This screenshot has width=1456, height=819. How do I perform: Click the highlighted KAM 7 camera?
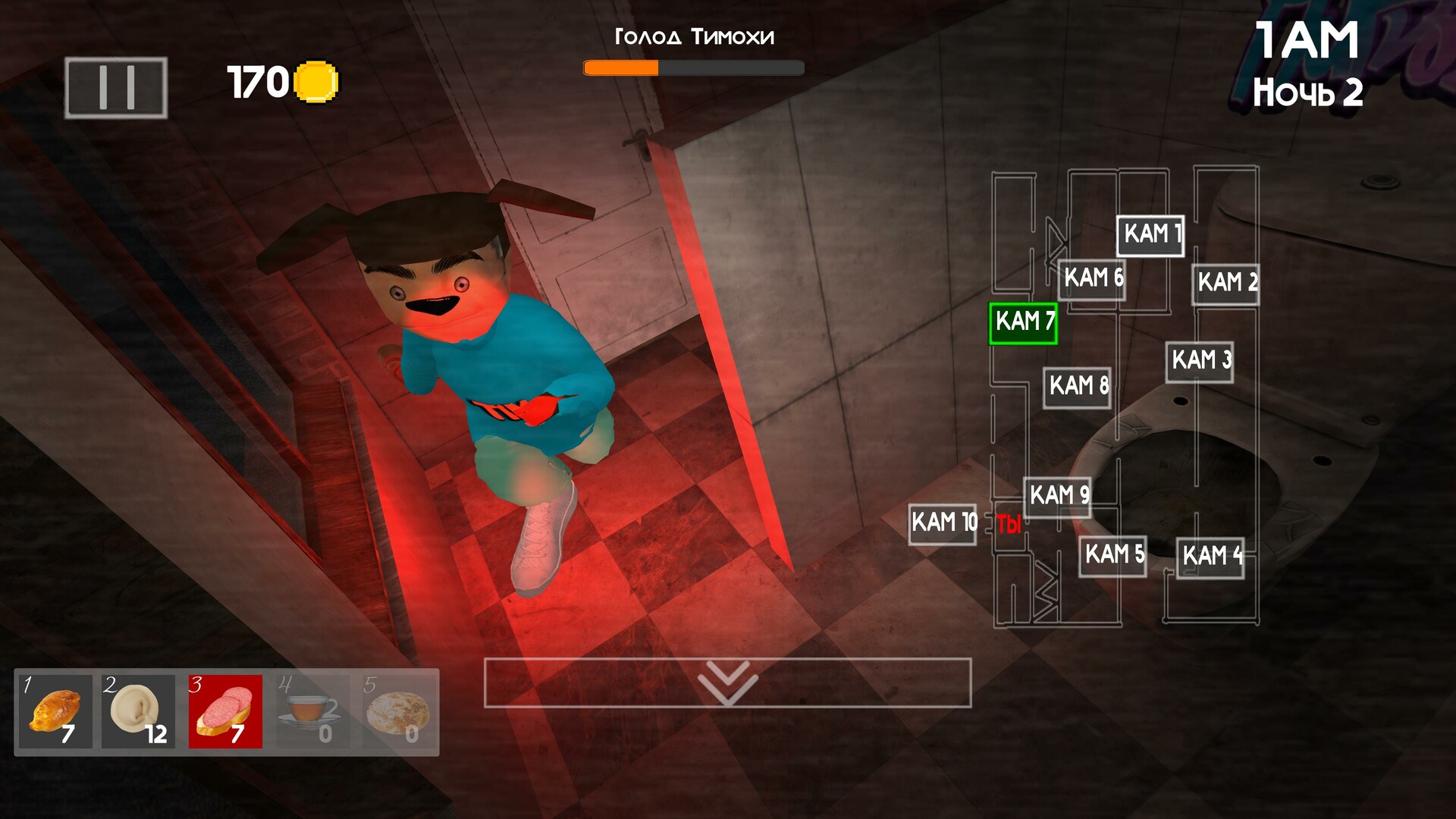1023,323
